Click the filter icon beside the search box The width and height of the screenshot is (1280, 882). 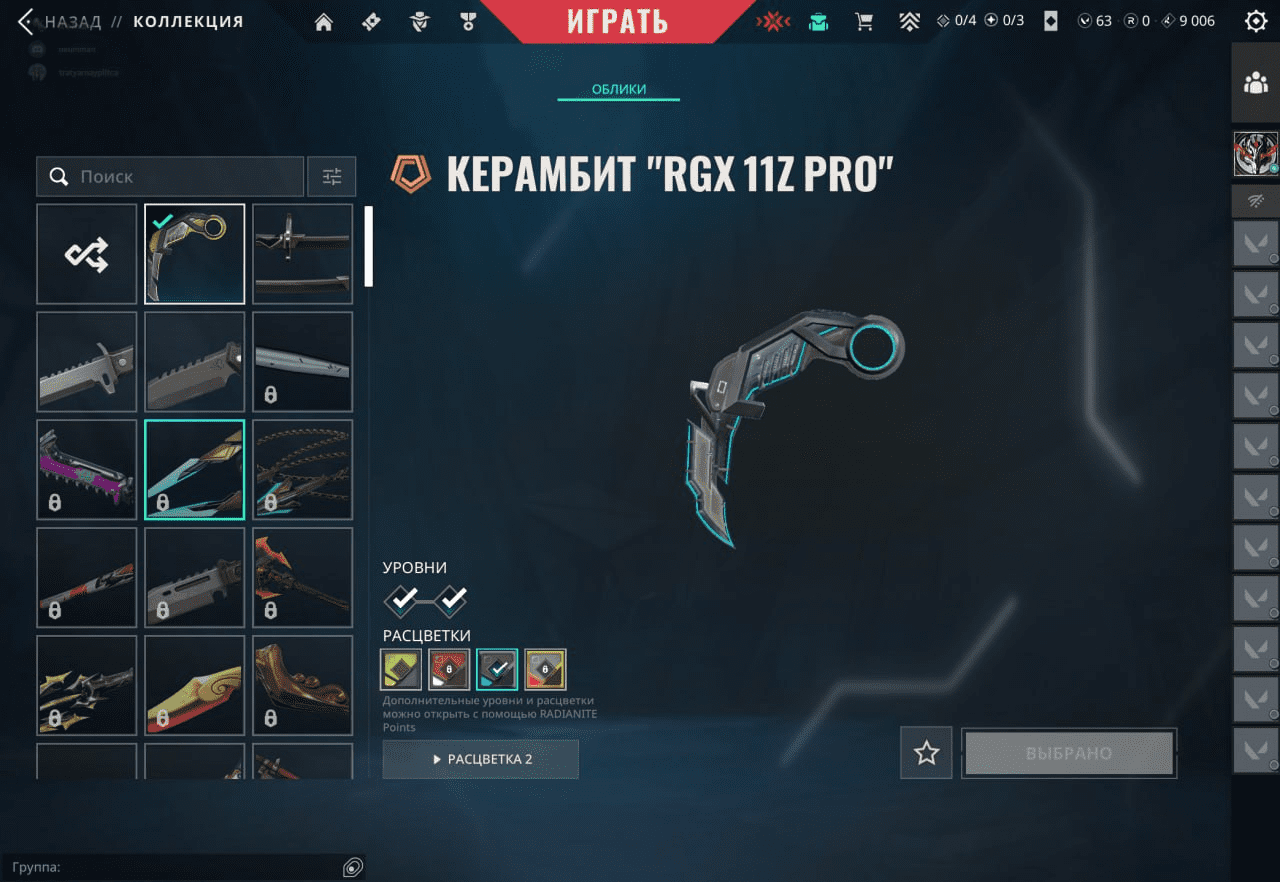[331, 176]
